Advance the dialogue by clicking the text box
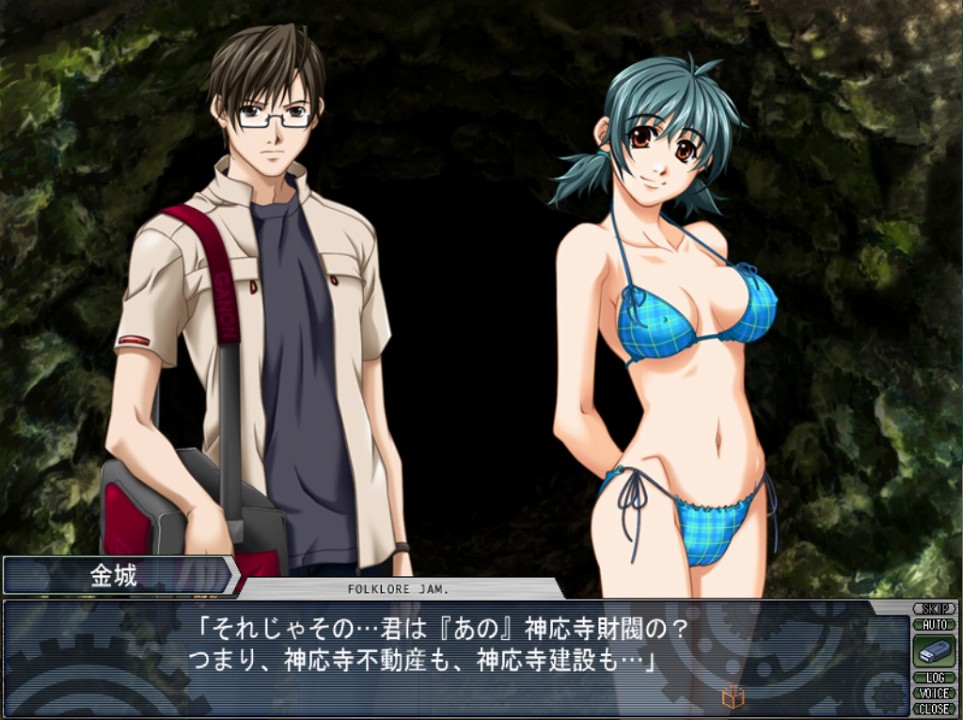Screen dimensions: 963x720 pos(450,655)
